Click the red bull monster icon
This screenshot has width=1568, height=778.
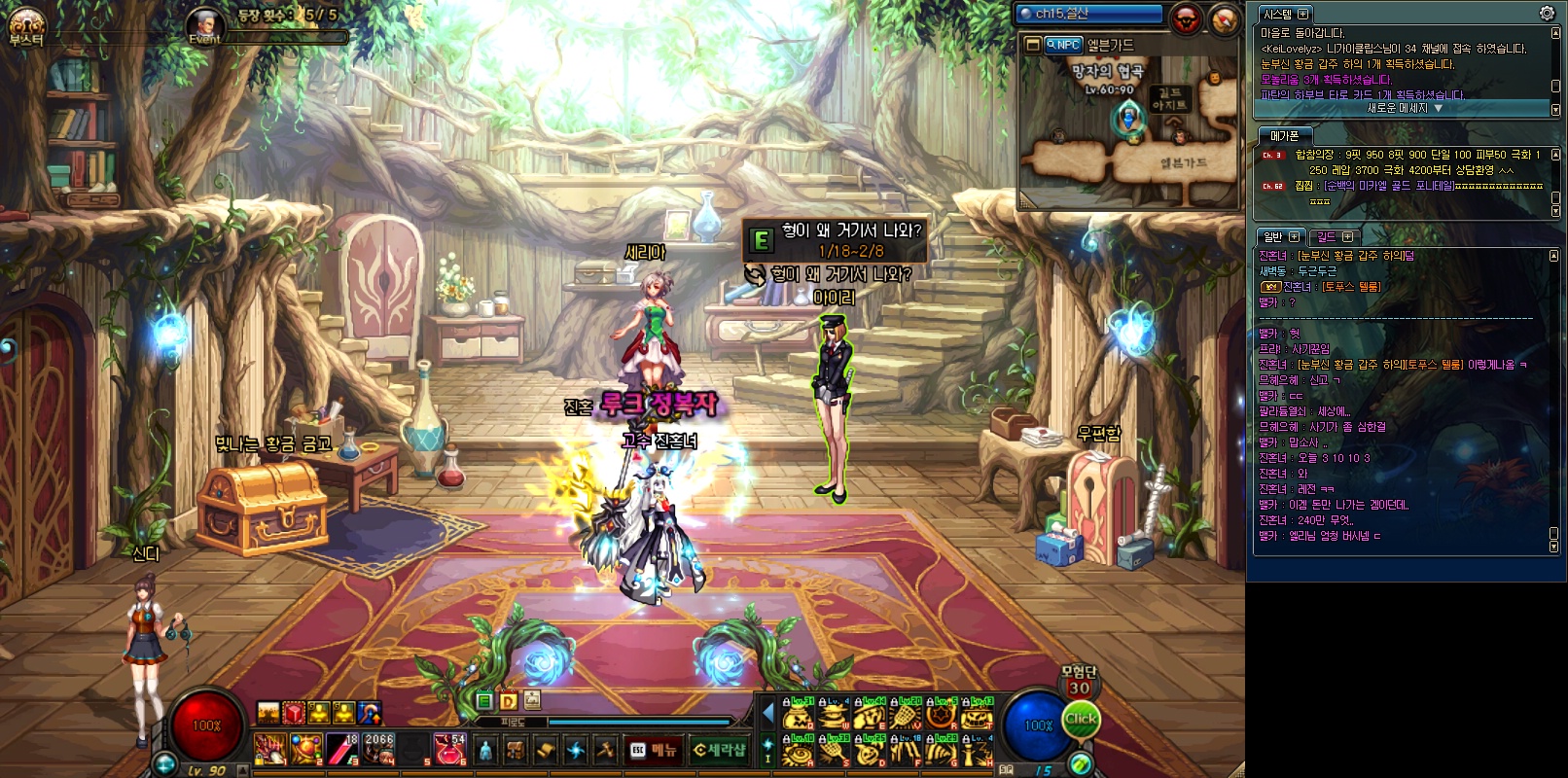coord(1187,18)
